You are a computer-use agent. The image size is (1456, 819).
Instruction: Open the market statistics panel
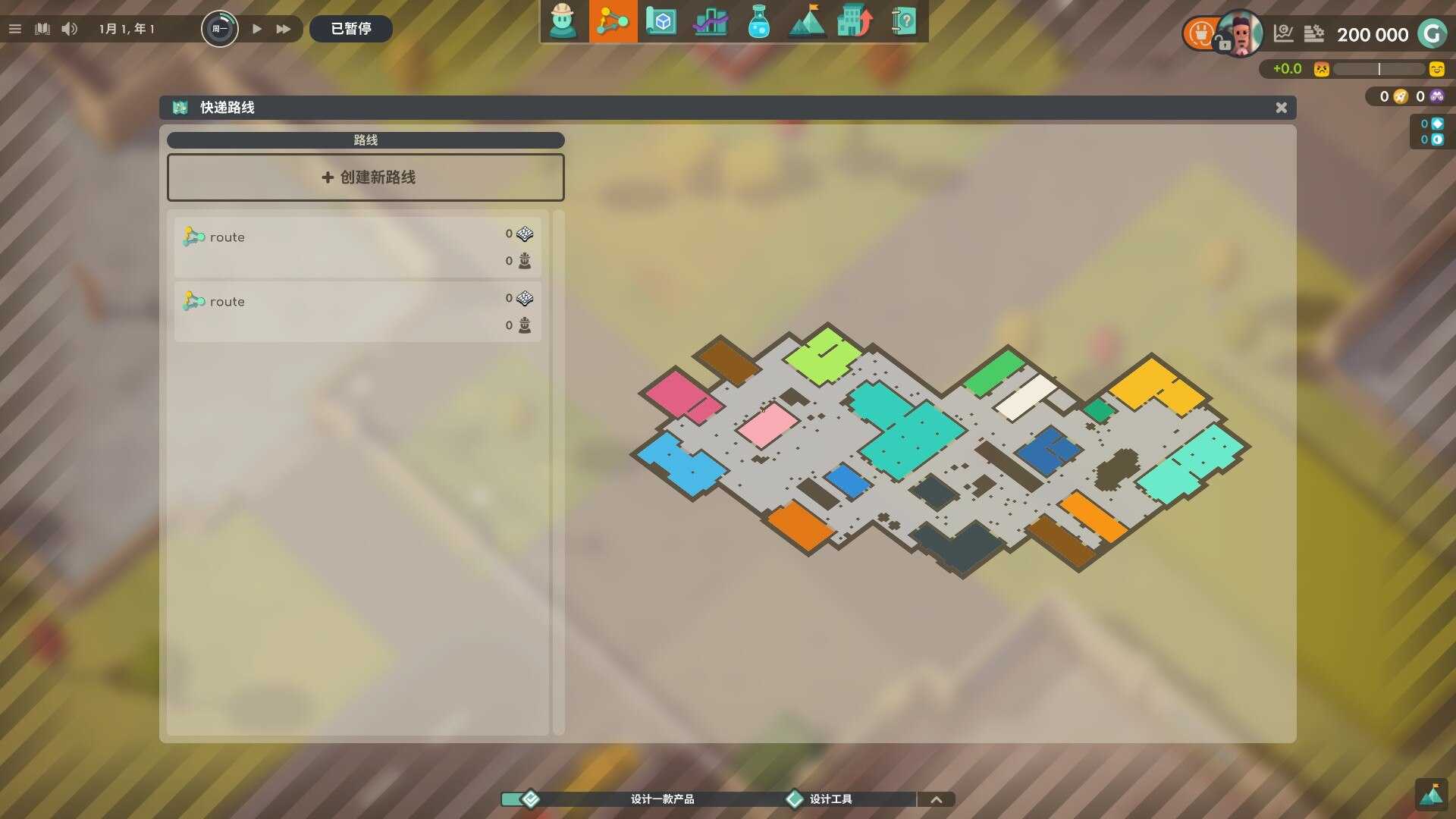click(711, 22)
